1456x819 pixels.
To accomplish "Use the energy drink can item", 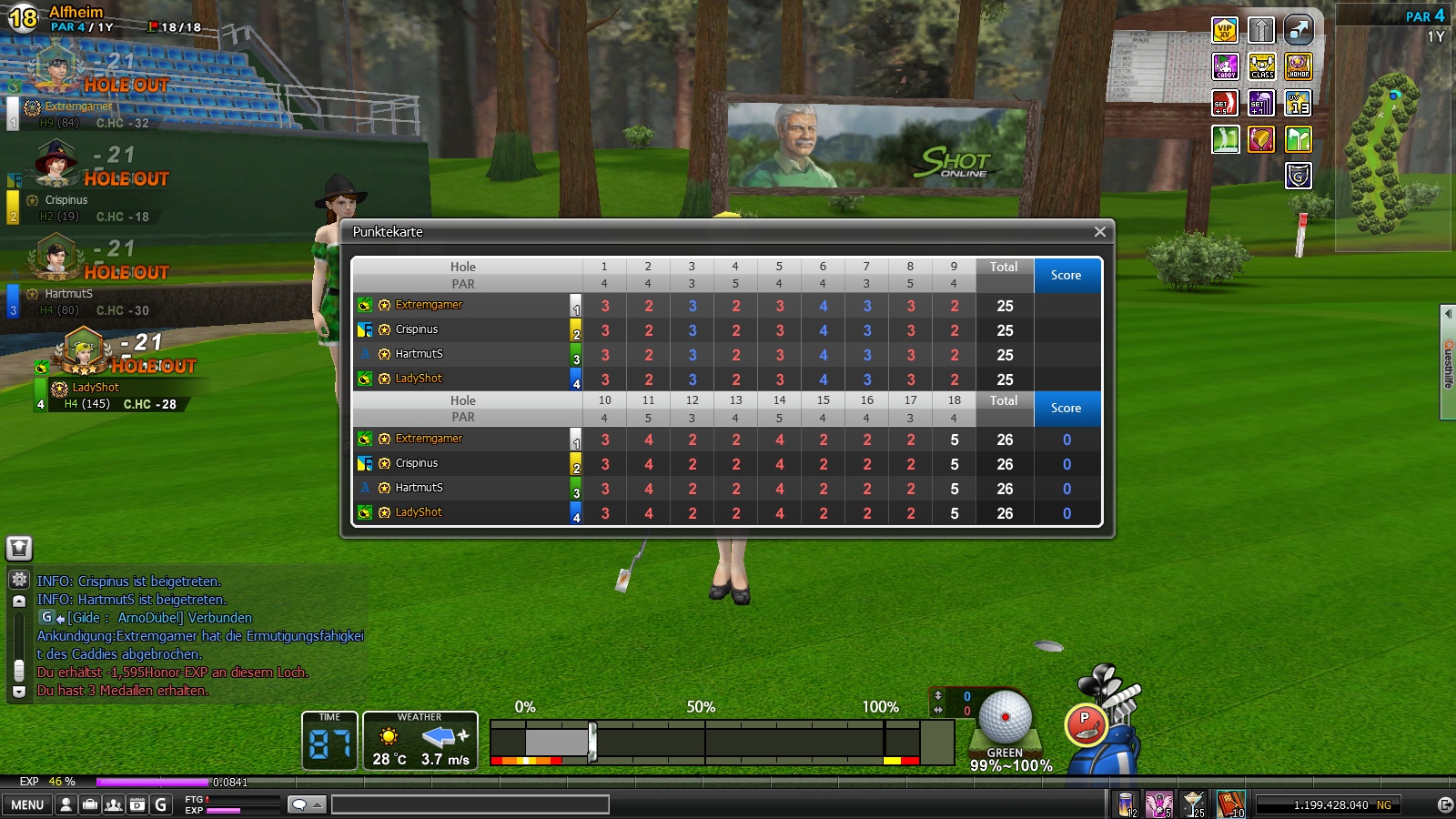I will (x=1127, y=804).
